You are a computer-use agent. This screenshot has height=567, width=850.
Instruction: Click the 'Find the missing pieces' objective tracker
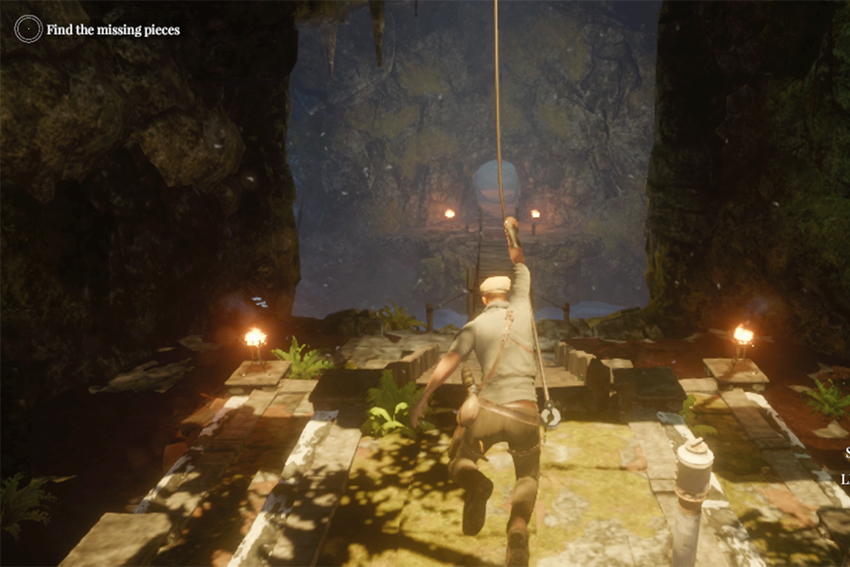(113, 30)
